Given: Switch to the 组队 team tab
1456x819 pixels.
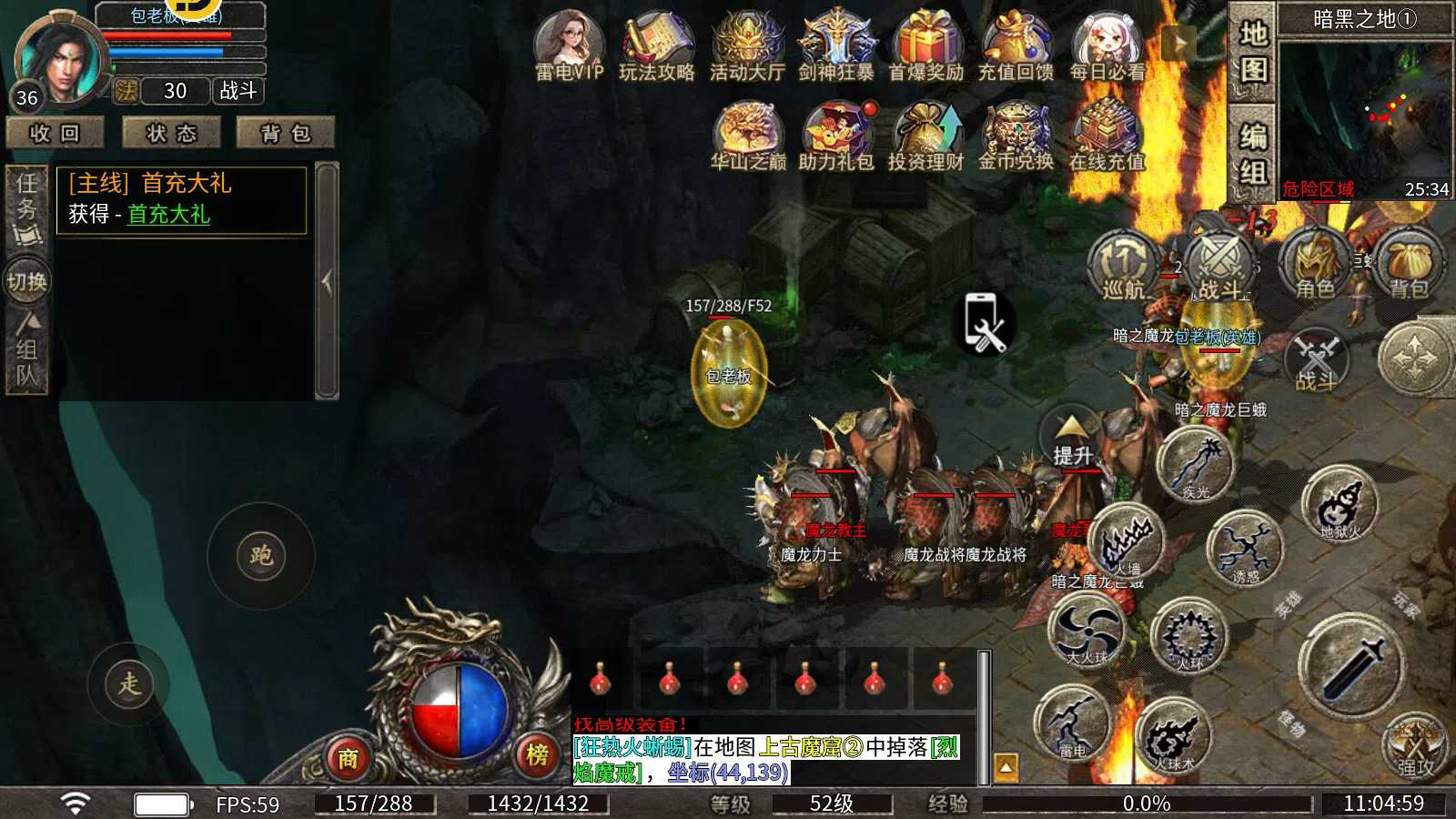Looking at the screenshot, I should tap(26, 352).
